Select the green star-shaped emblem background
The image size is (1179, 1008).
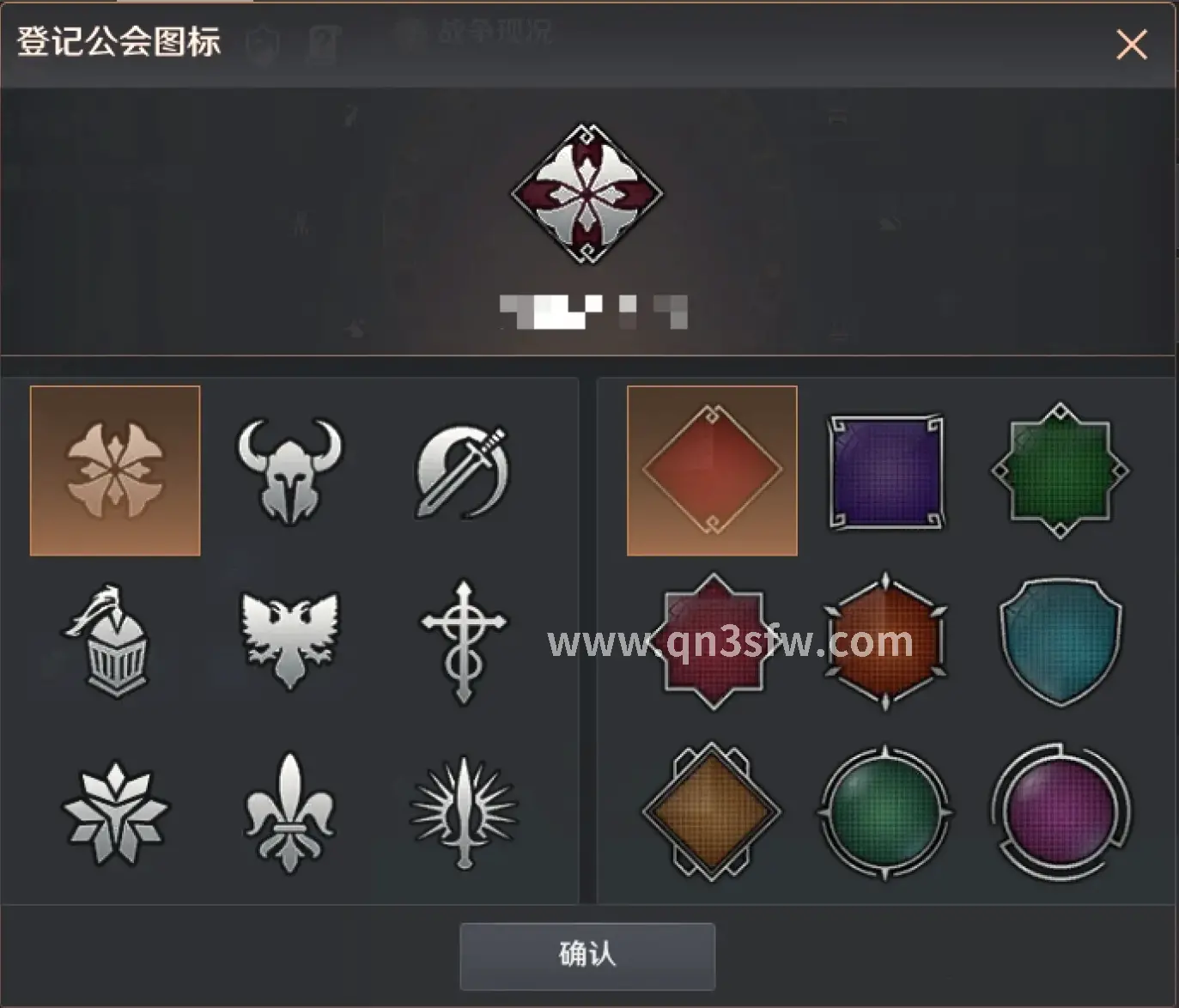[1060, 470]
